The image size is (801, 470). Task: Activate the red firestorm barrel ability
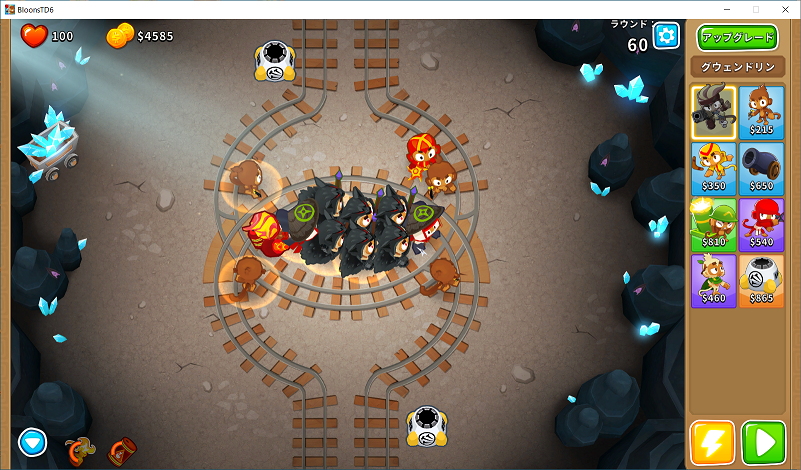121,451
